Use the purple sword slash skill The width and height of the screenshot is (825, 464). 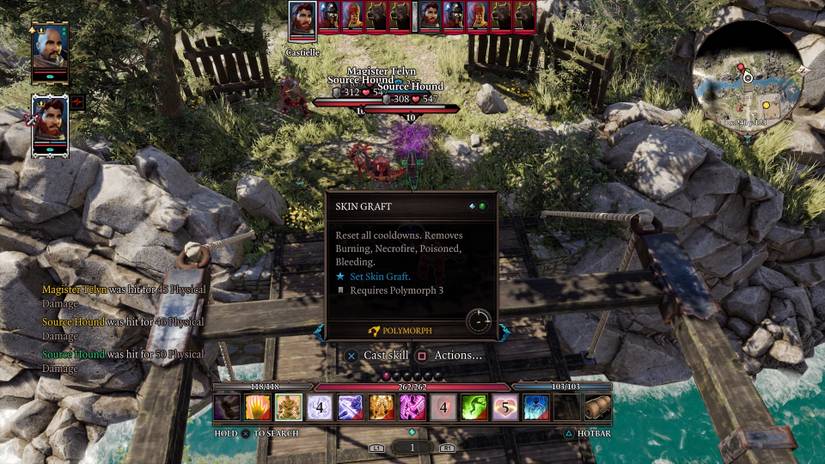coord(350,407)
